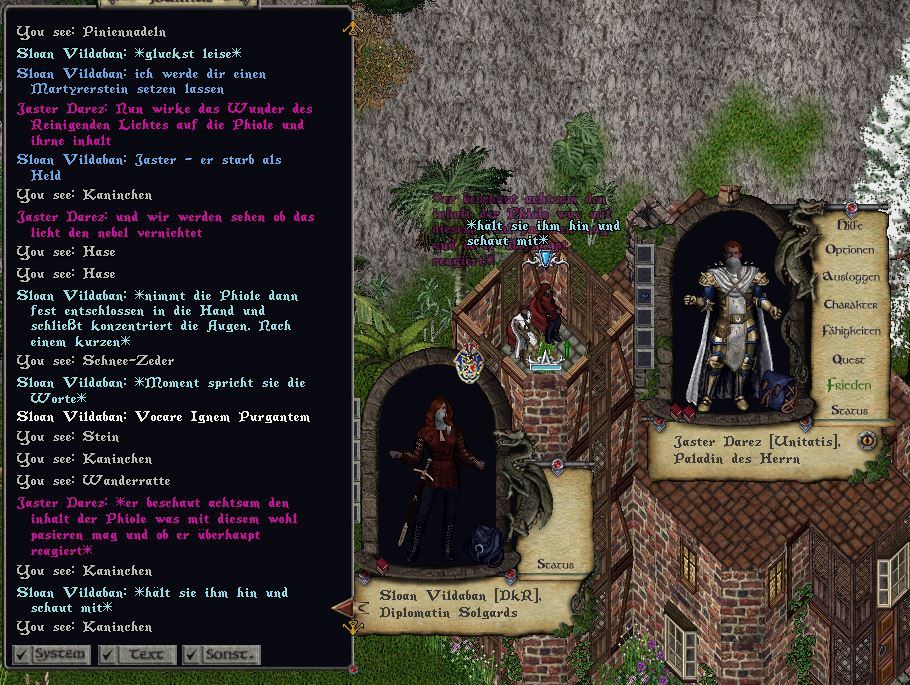Open the red books on Jaster's paperdoll
910x685 pixels.
[x=682, y=411]
